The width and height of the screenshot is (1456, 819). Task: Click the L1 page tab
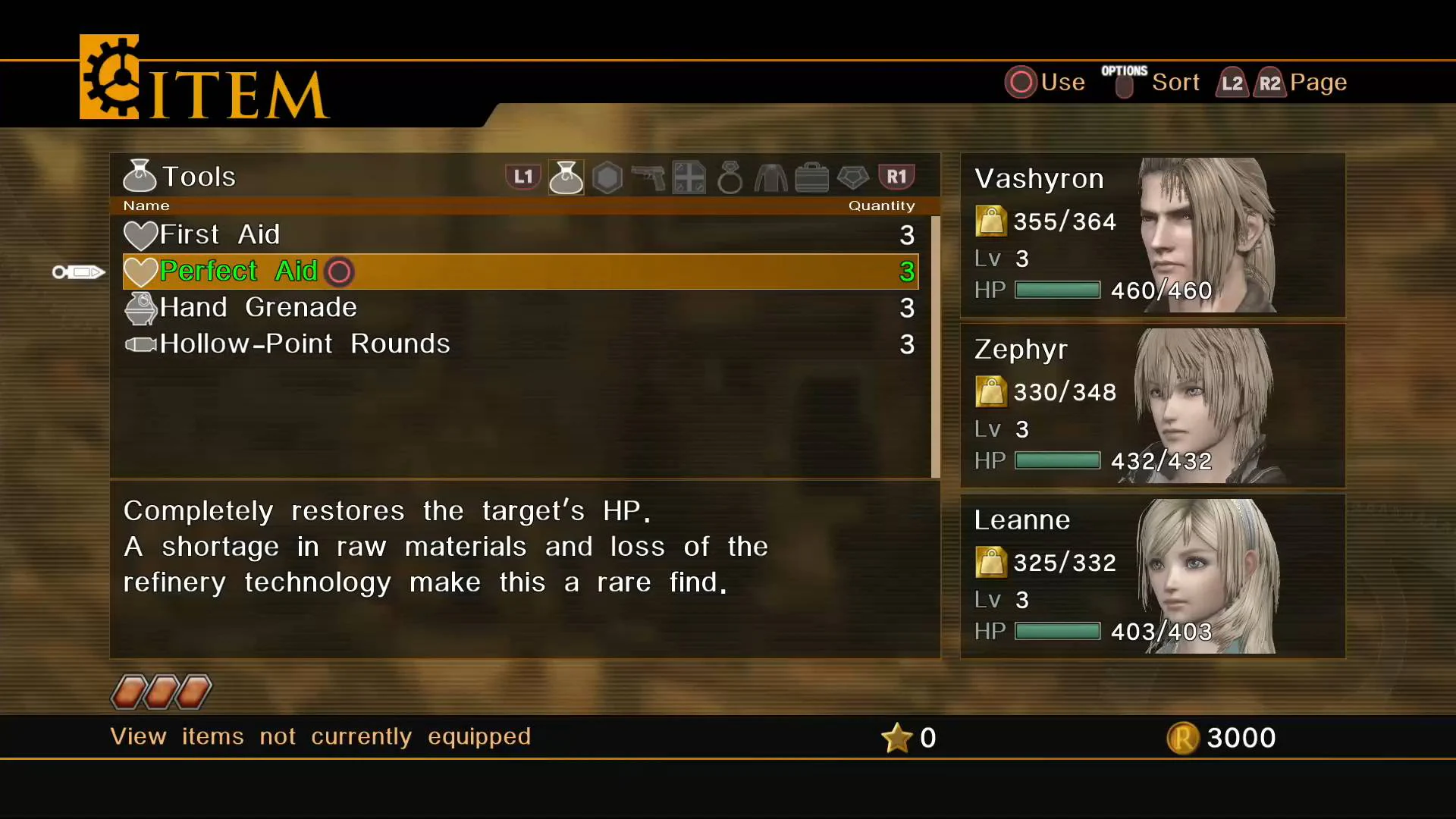pos(522,176)
